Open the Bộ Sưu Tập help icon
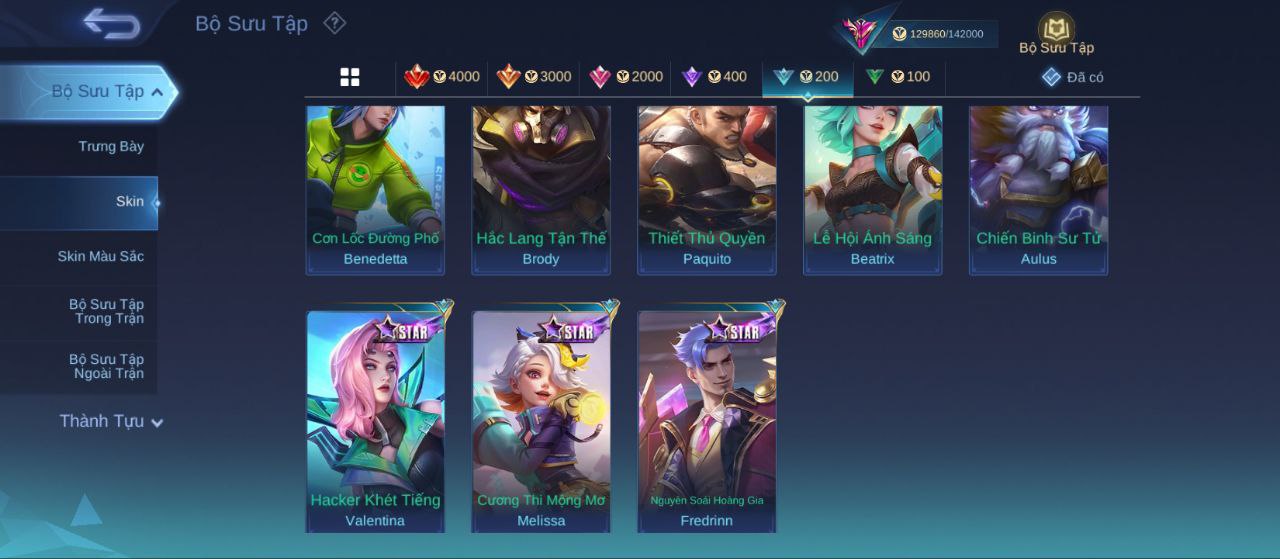 335,23
